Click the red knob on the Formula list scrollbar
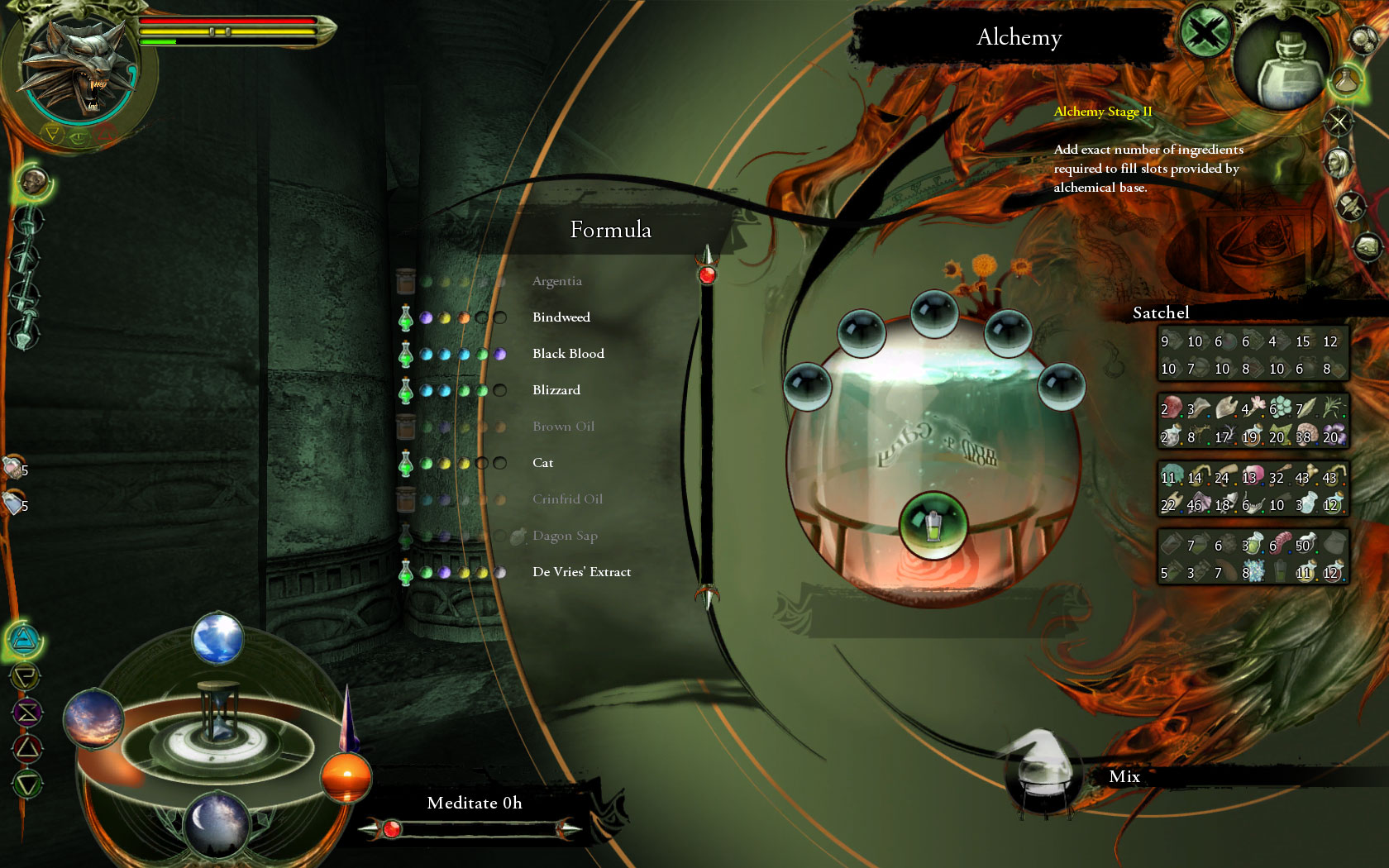Viewport: 1389px width, 868px height. [707, 275]
